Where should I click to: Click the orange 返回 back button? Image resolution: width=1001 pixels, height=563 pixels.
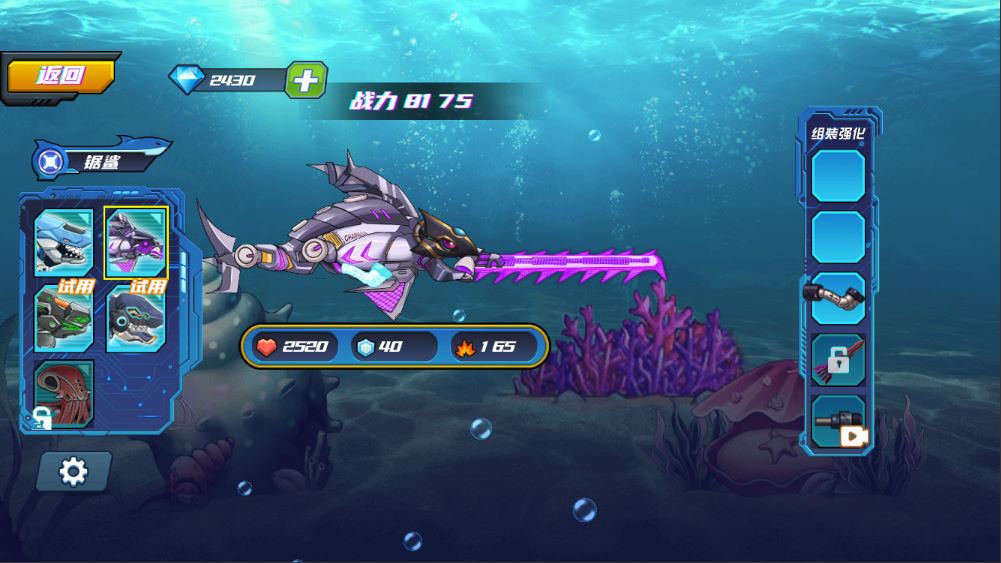(x=61, y=76)
